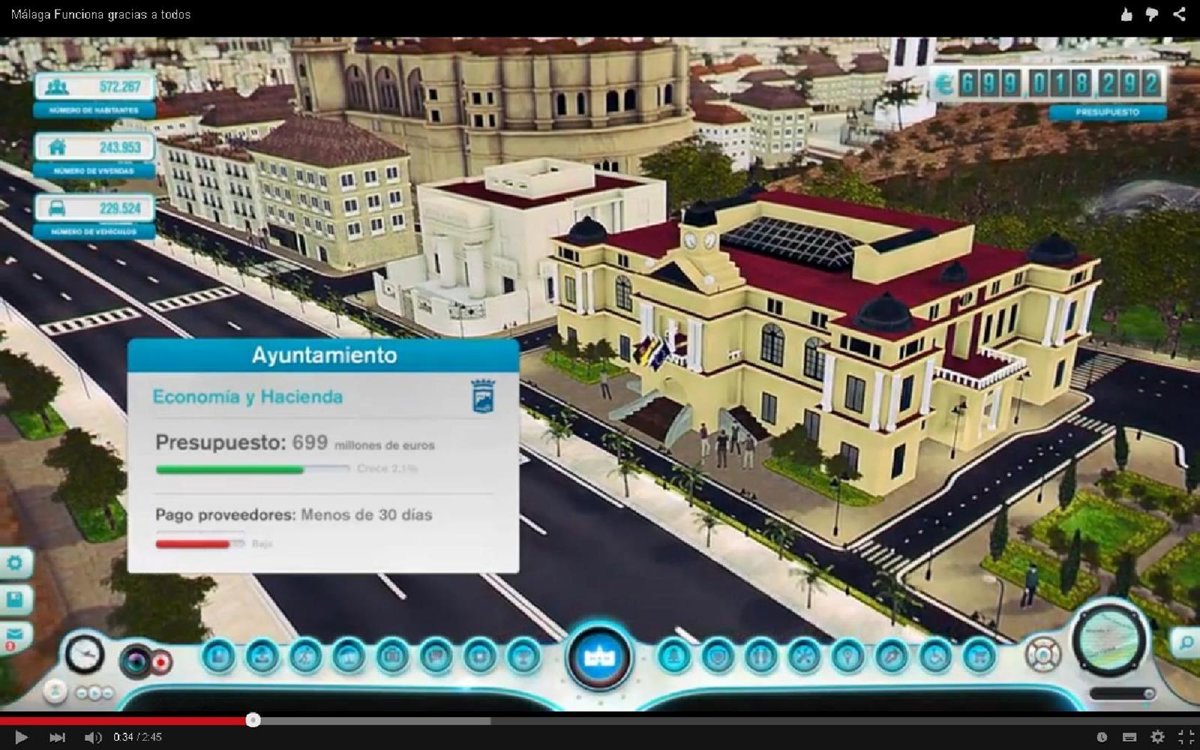Open the video player settings gear

(1157, 737)
